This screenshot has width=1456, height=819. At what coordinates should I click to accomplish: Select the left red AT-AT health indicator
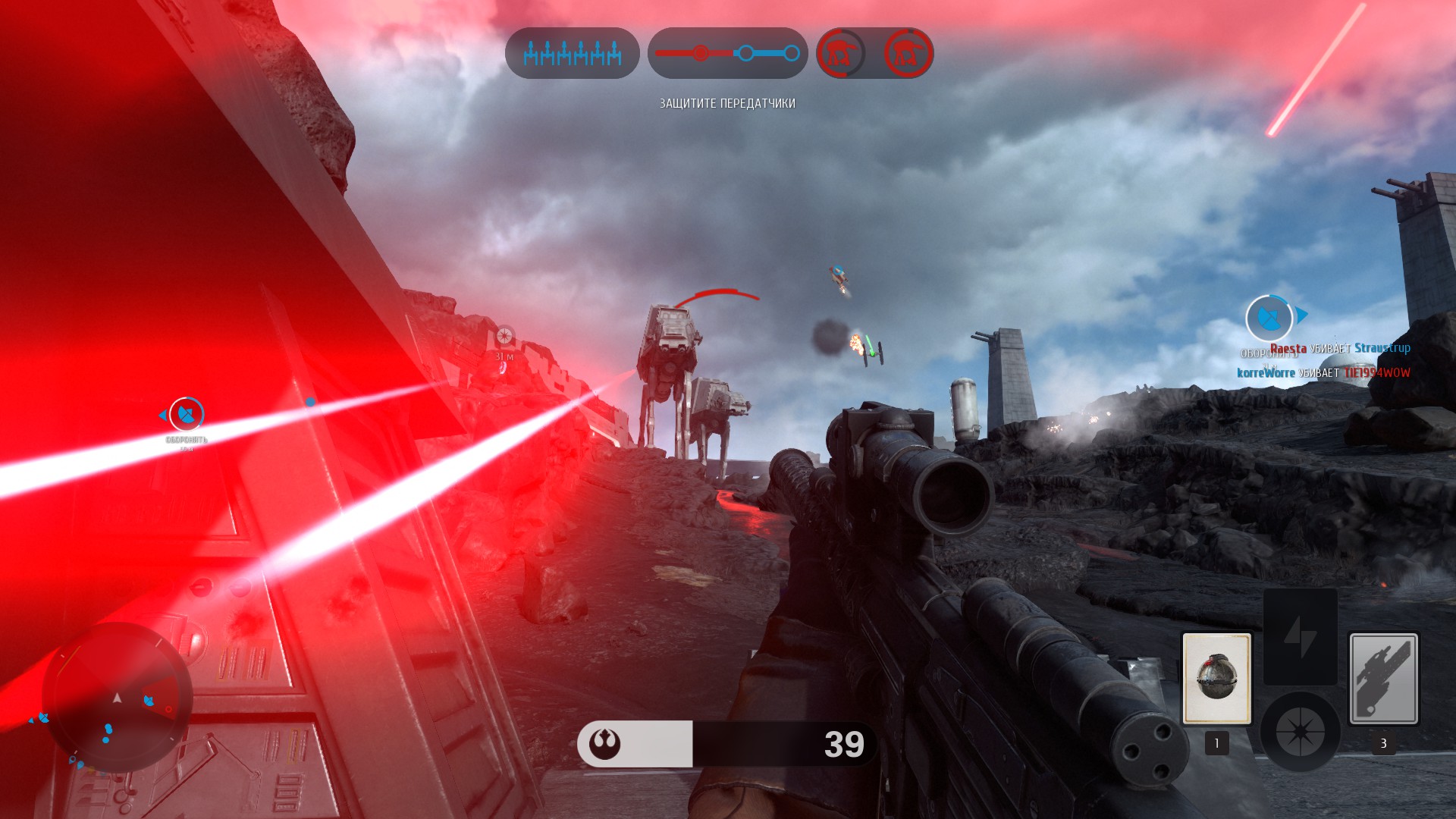(840, 53)
